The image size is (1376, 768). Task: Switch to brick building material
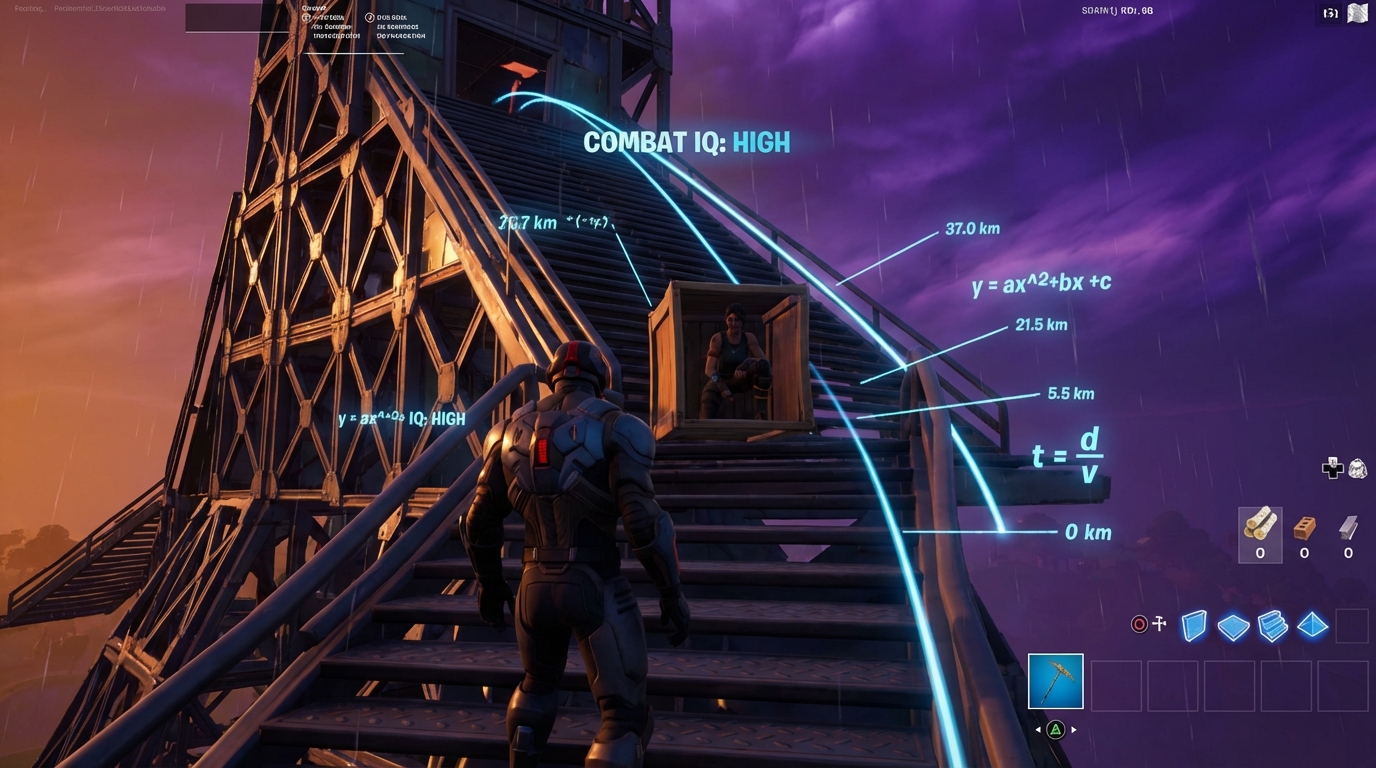pyautogui.click(x=1304, y=528)
